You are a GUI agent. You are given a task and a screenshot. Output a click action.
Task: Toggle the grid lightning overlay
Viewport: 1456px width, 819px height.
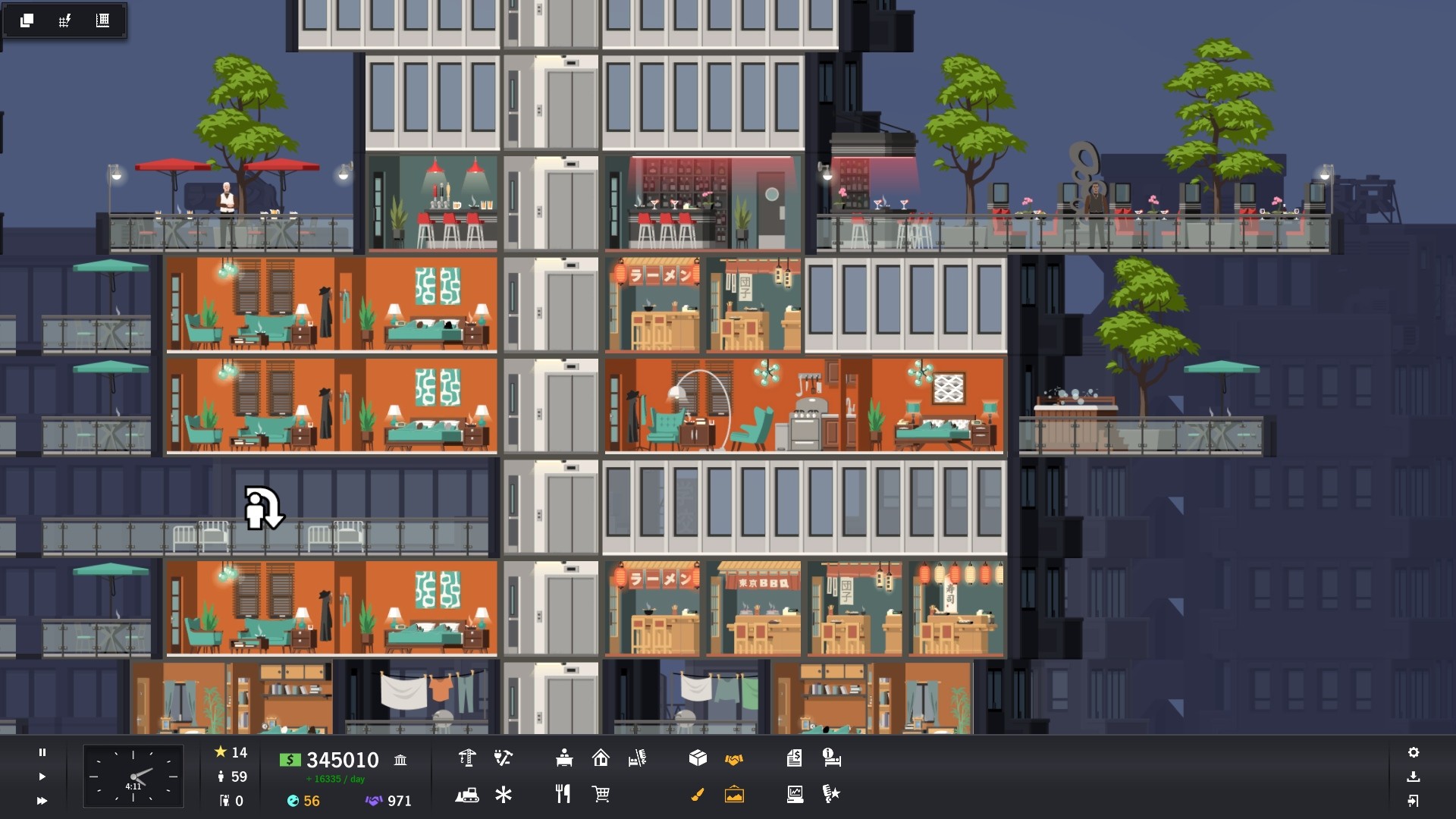pyautogui.click(x=64, y=20)
